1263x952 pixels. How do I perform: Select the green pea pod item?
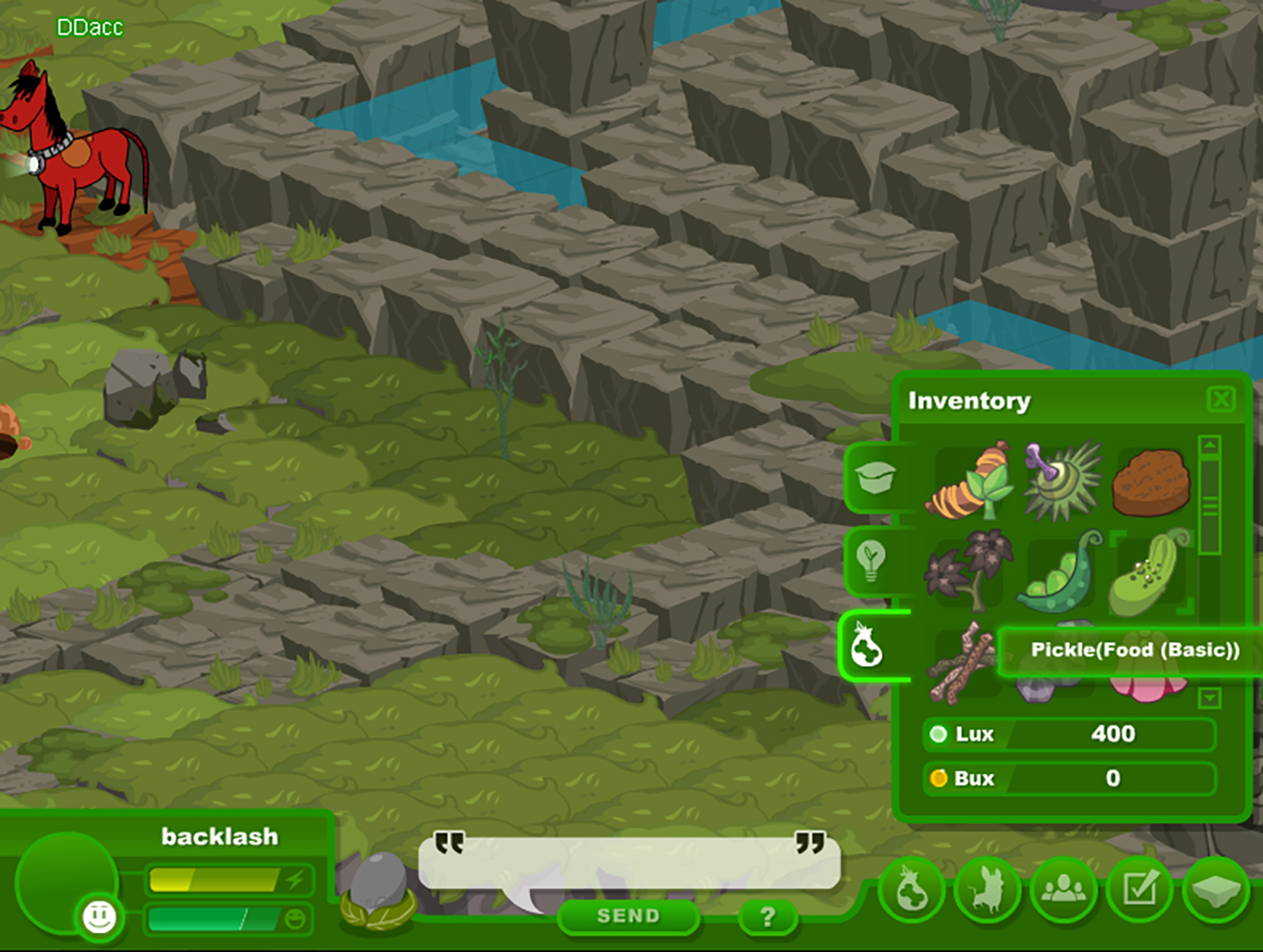pyautogui.click(x=1059, y=573)
